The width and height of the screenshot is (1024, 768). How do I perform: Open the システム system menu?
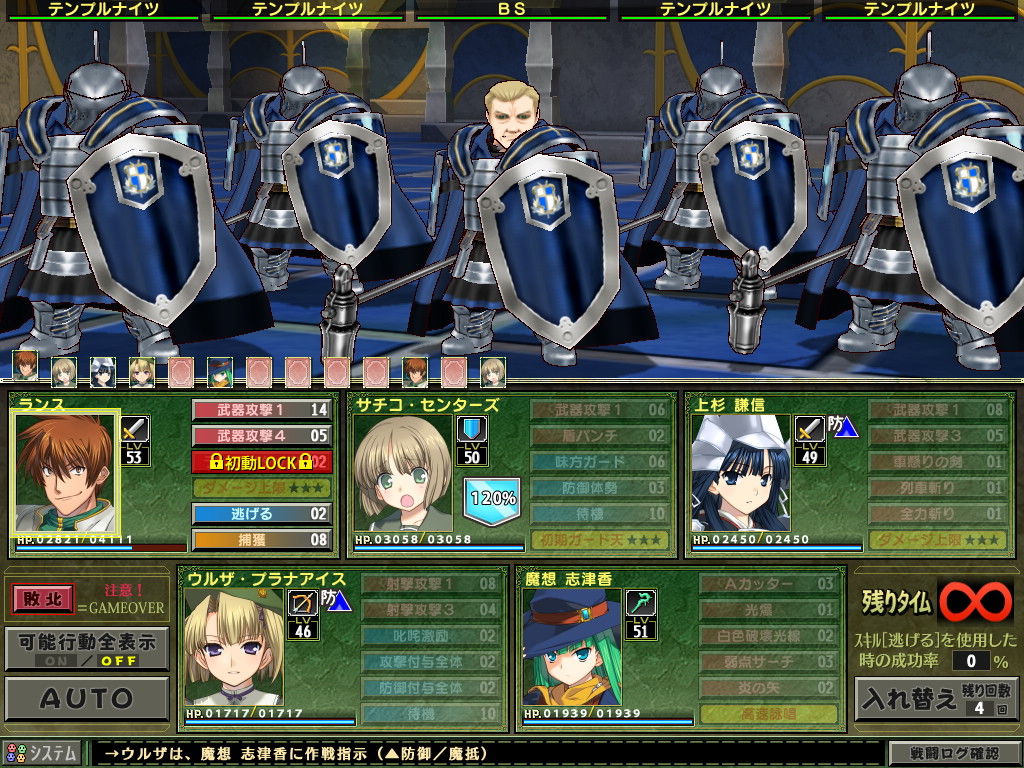[x=43, y=753]
